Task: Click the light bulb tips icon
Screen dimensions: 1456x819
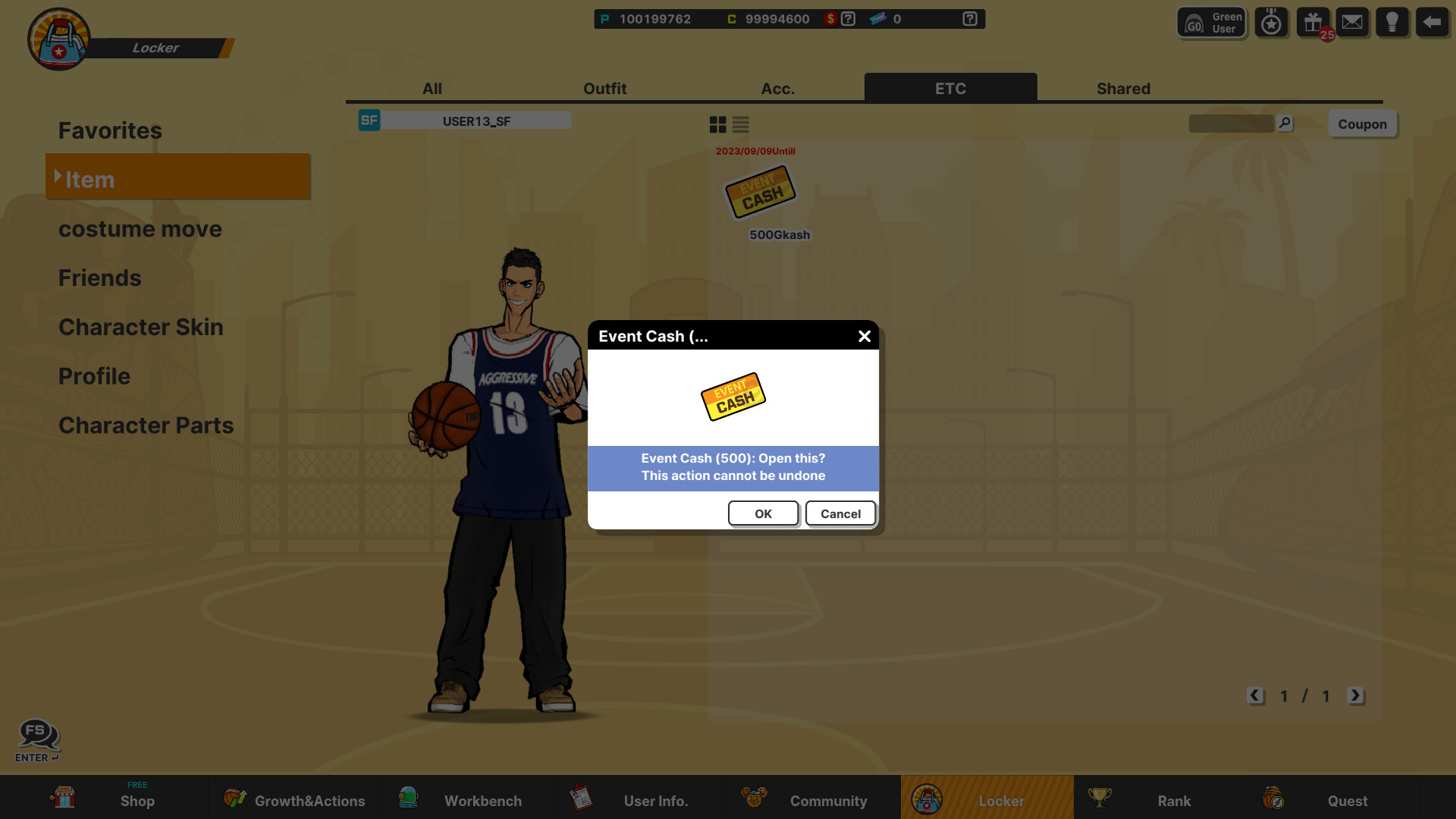Action: point(1392,21)
